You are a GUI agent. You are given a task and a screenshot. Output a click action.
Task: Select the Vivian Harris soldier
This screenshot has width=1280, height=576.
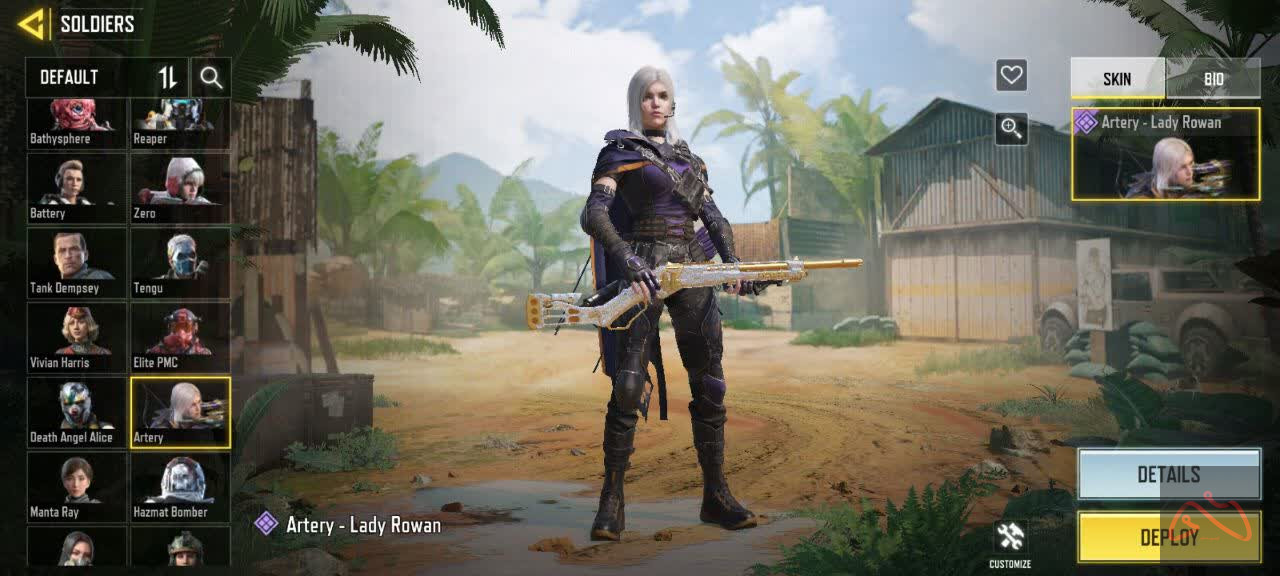77,339
